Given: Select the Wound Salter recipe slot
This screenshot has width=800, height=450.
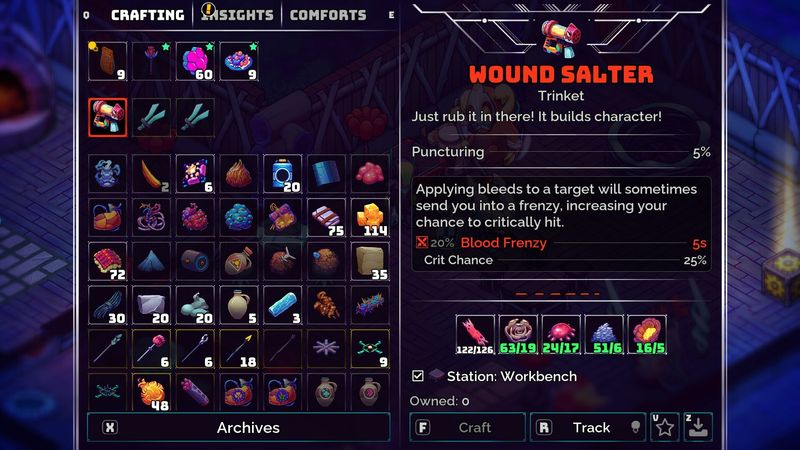Looking at the screenshot, I should [107, 117].
